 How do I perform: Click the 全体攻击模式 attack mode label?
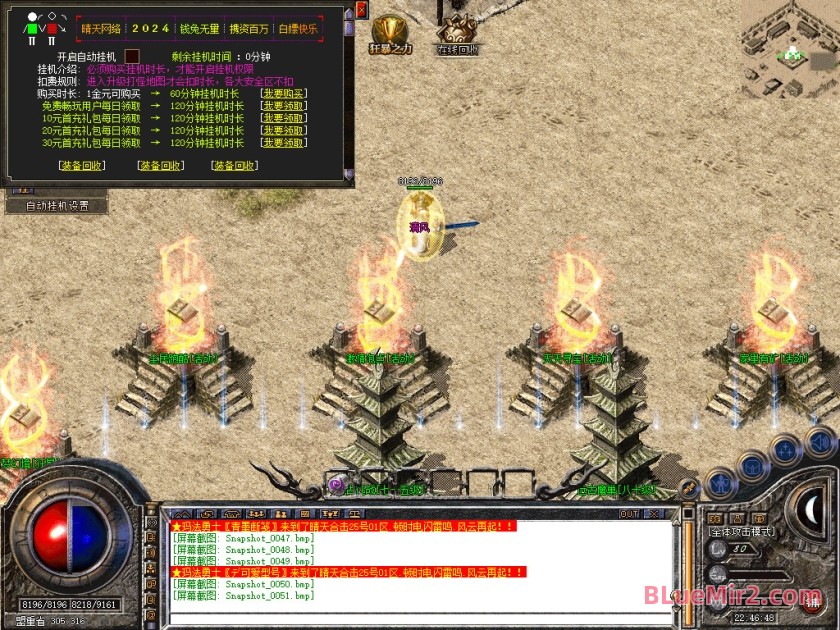point(743,532)
